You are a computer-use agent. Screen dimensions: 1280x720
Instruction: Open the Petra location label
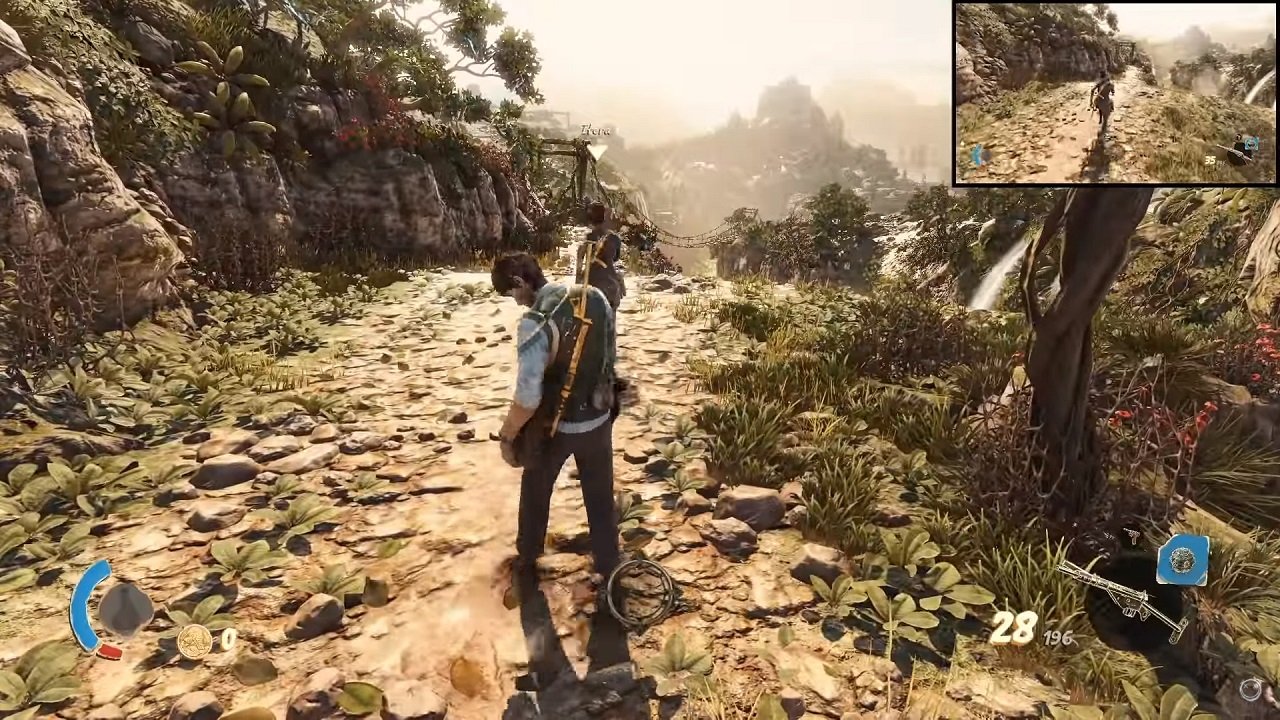[x=597, y=131]
